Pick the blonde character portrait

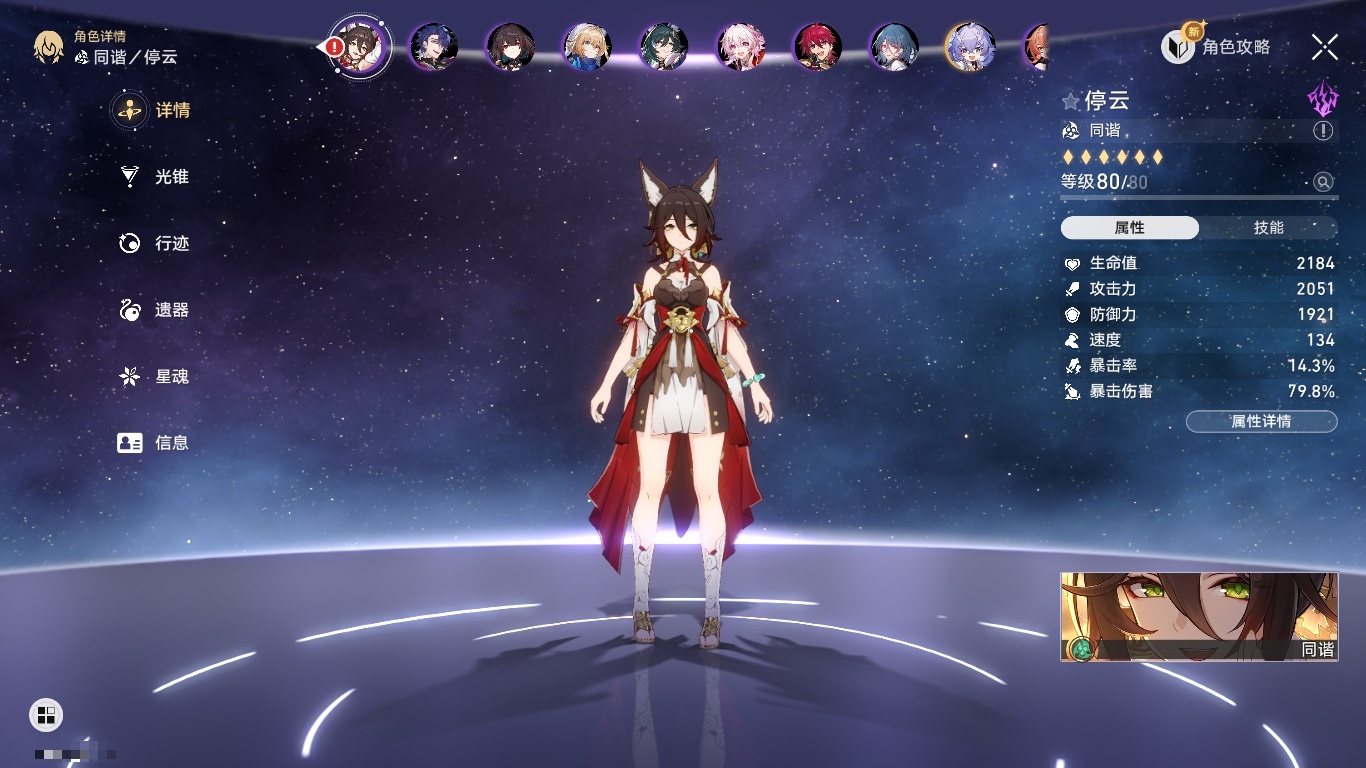tap(587, 46)
